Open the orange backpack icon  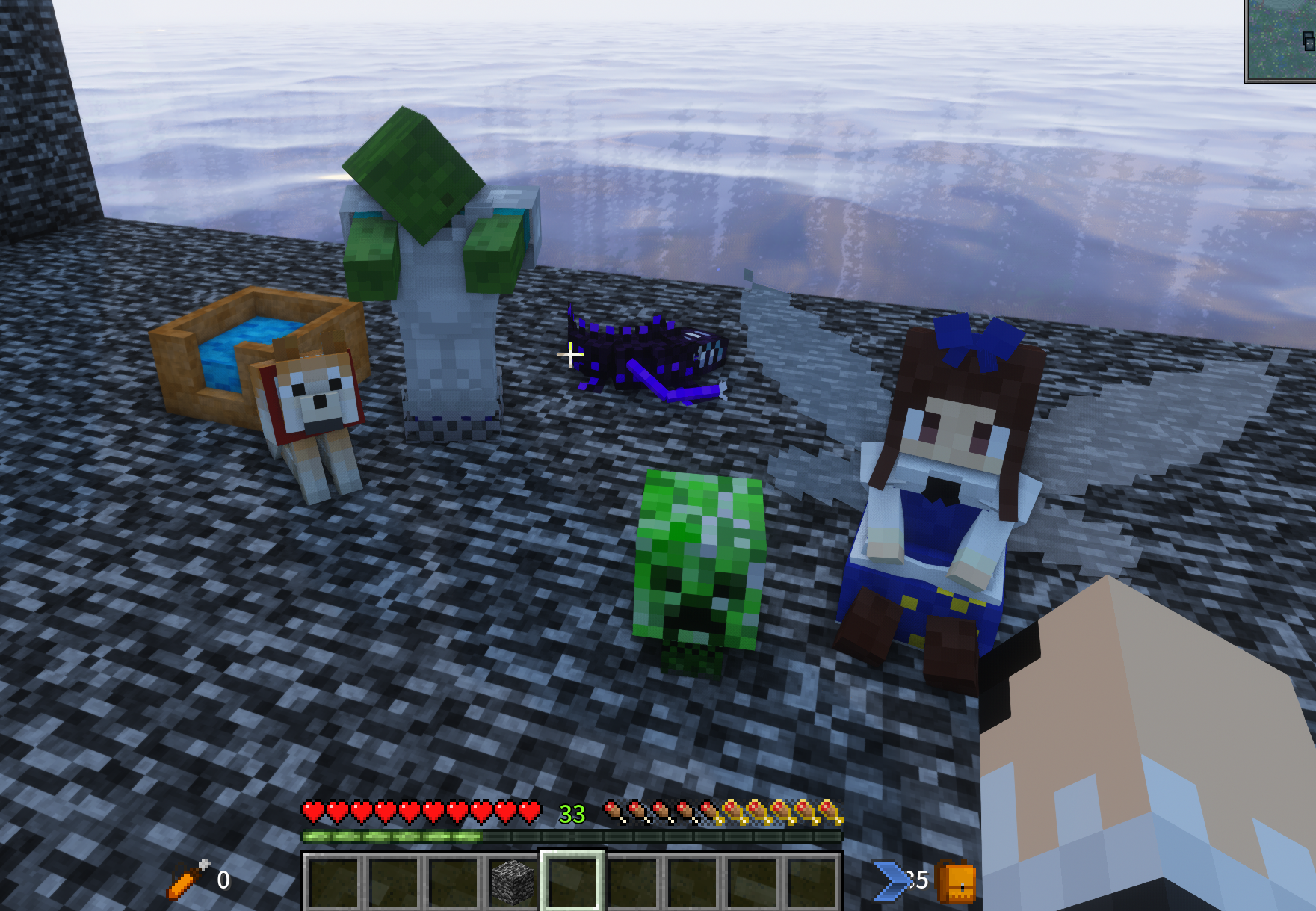(x=956, y=882)
